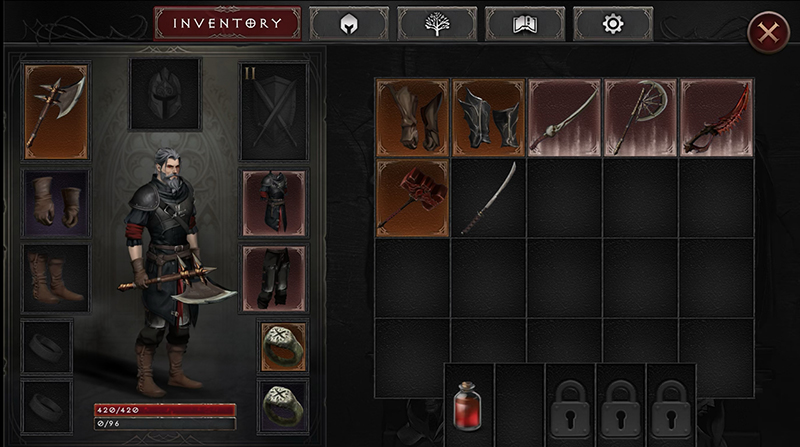Select the red health potion slot
The height and width of the screenshot is (447, 800).
[x=469, y=402]
